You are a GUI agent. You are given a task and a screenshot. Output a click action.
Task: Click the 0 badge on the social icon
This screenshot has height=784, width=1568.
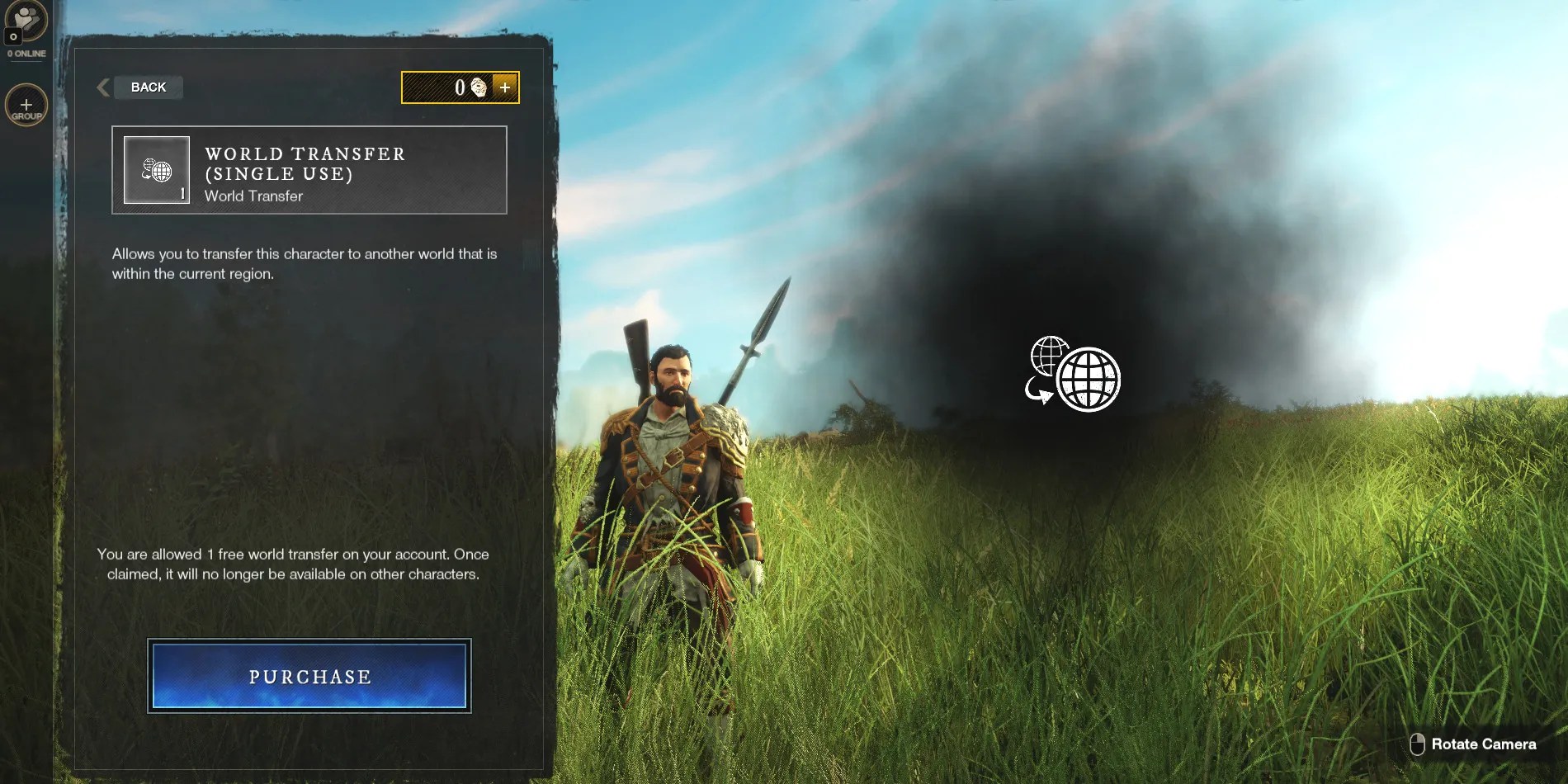(12, 37)
